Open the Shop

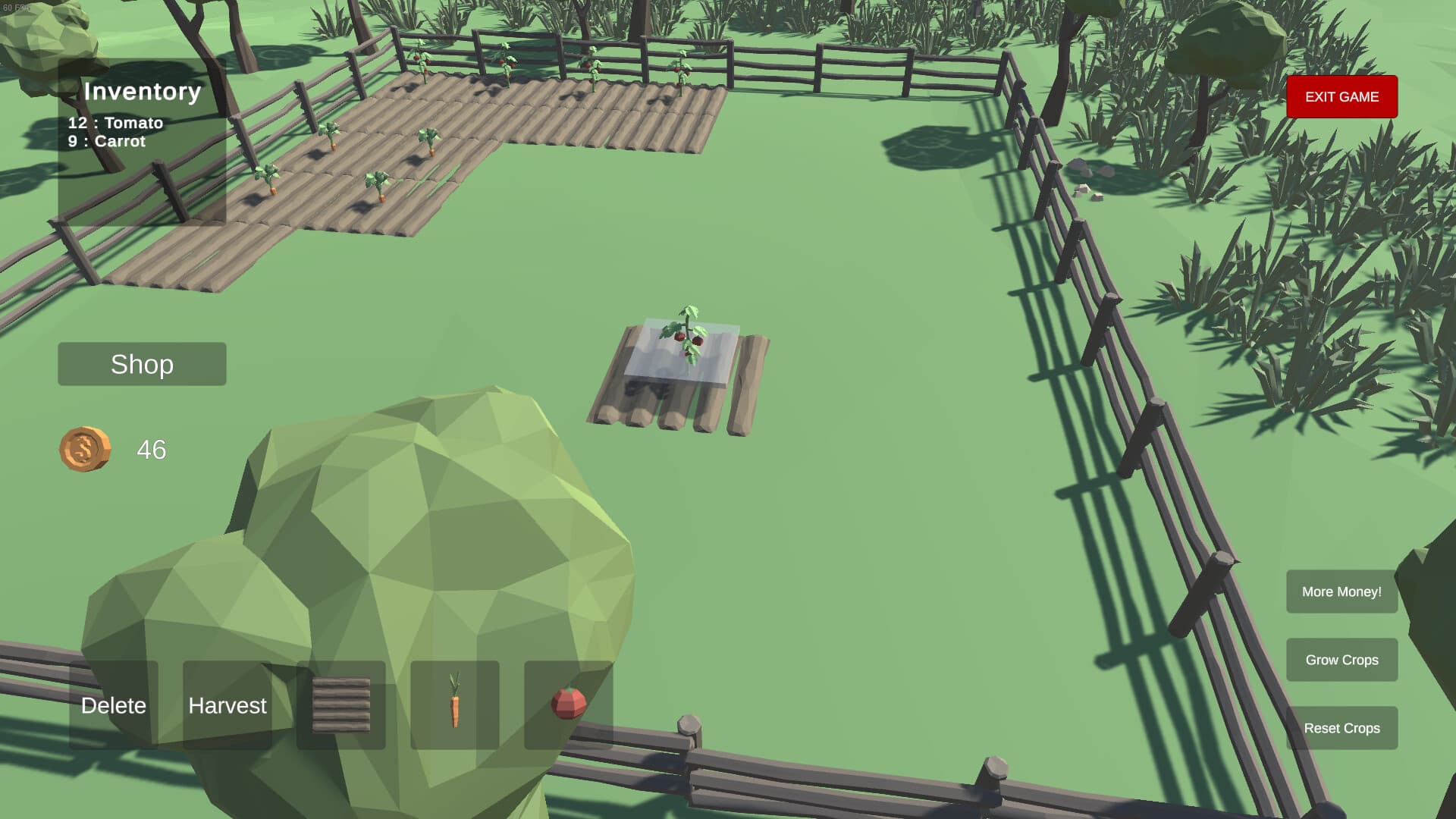click(x=142, y=364)
